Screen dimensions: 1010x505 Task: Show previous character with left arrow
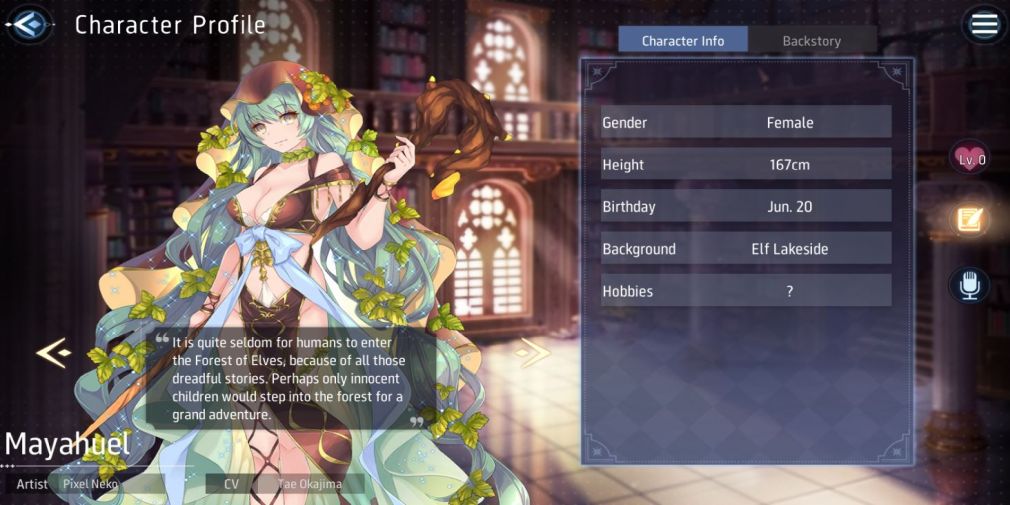52,352
